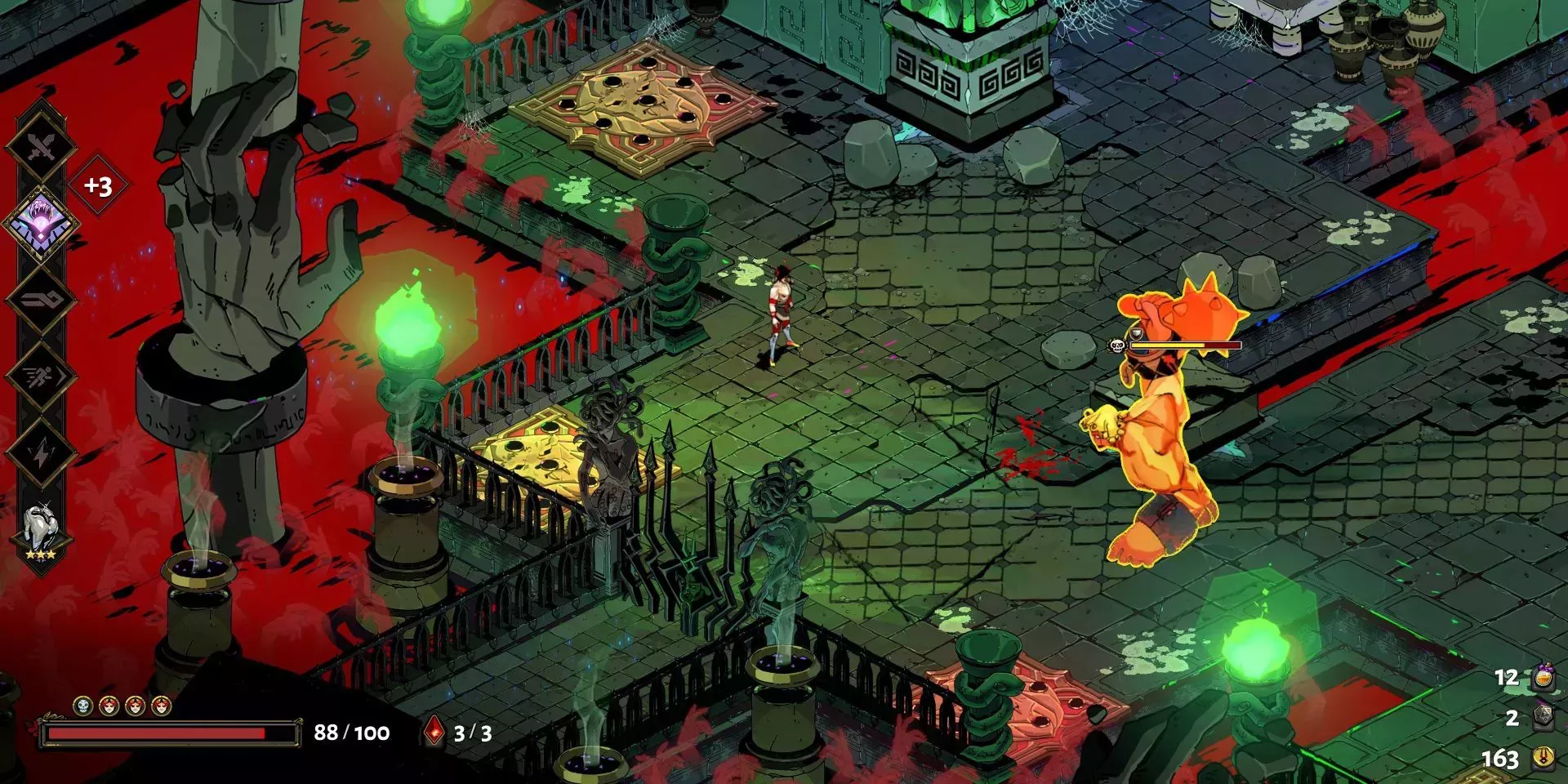Image resolution: width=1568 pixels, height=784 pixels.
Task: Click the running figure Dash slot
Action: click(40, 376)
